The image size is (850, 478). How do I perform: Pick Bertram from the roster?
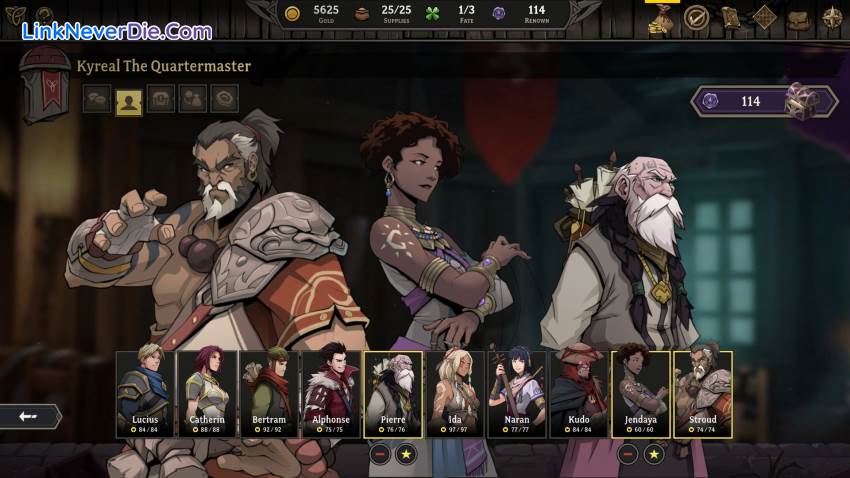pos(269,394)
